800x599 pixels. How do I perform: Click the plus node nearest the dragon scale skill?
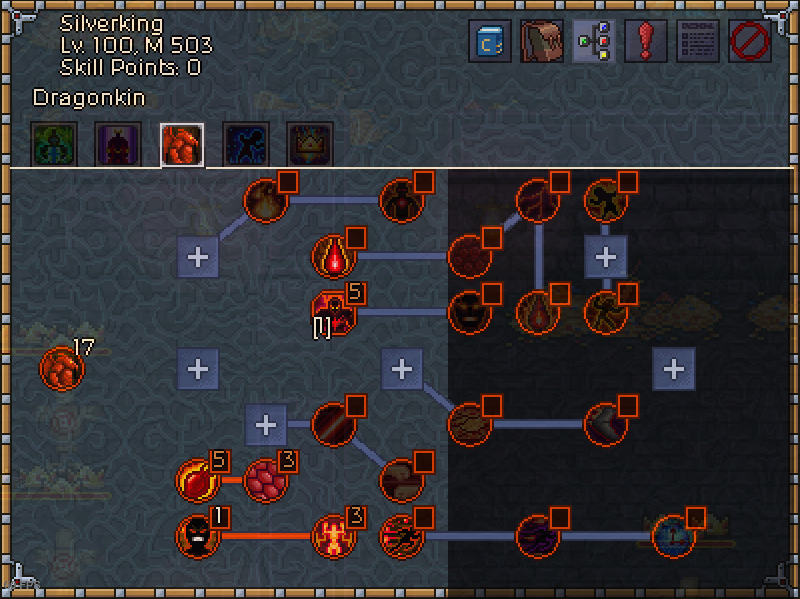(198, 369)
